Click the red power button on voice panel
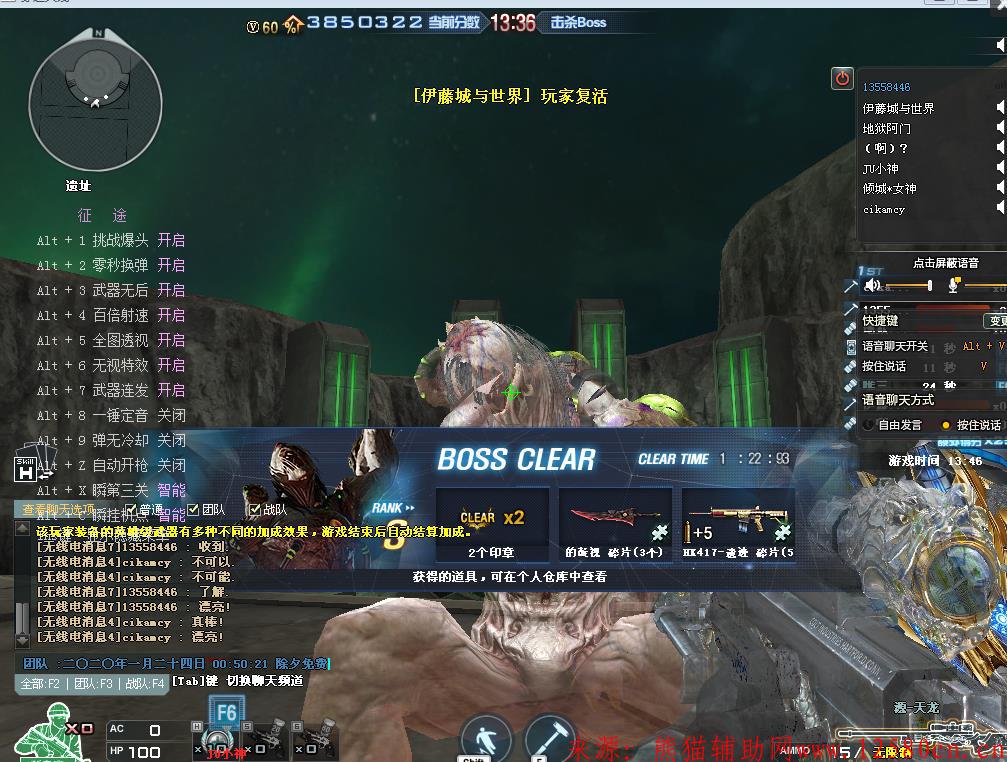The height and width of the screenshot is (762, 1007). pos(842,78)
